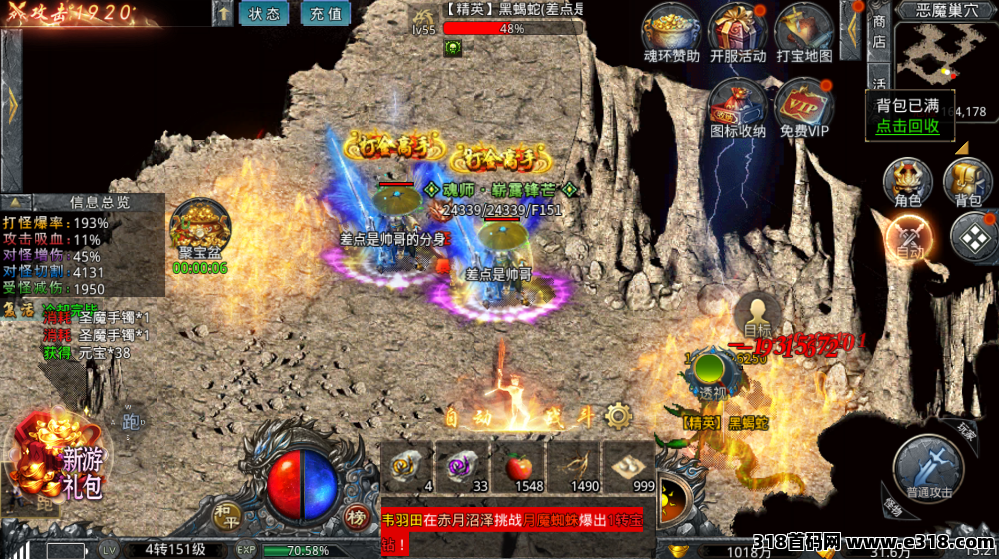Use the red apple item slot

tap(518, 465)
